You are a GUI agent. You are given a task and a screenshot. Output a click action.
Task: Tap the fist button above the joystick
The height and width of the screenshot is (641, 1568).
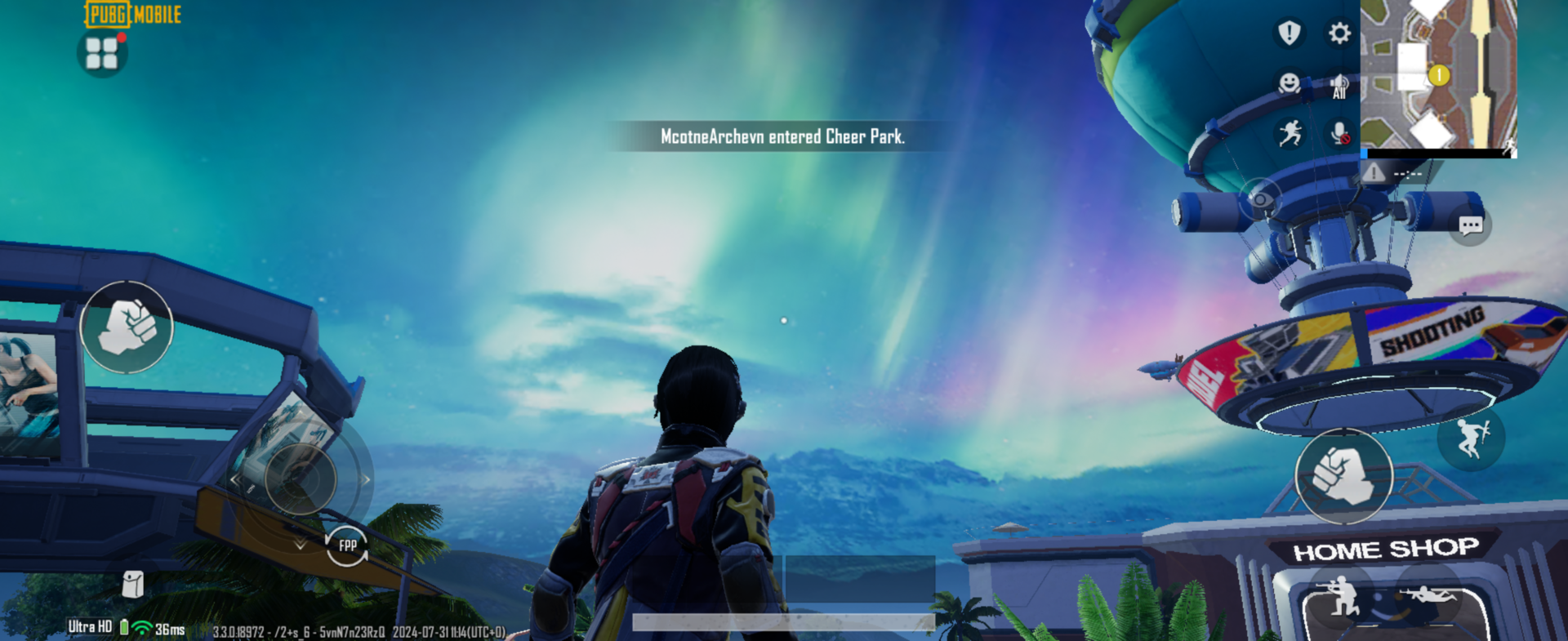point(127,327)
